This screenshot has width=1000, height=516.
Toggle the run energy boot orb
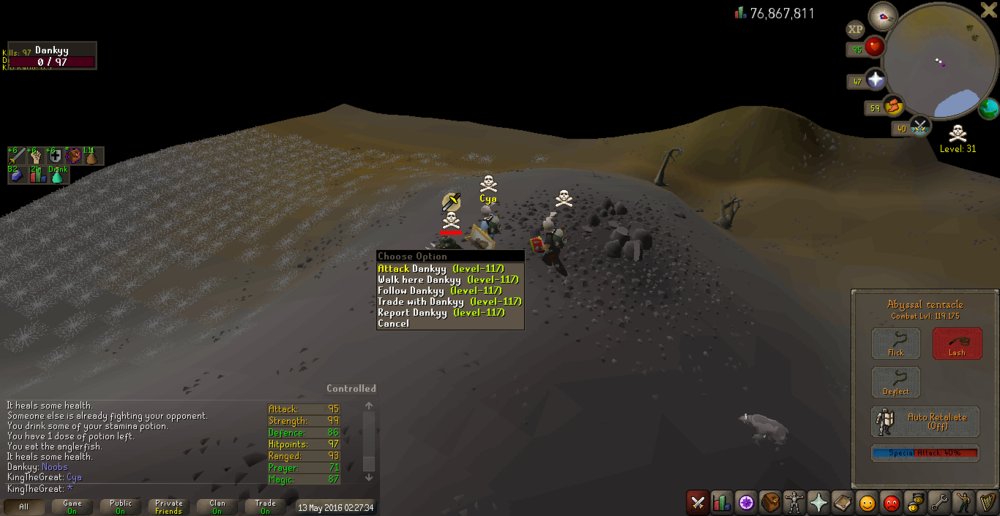[894, 105]
